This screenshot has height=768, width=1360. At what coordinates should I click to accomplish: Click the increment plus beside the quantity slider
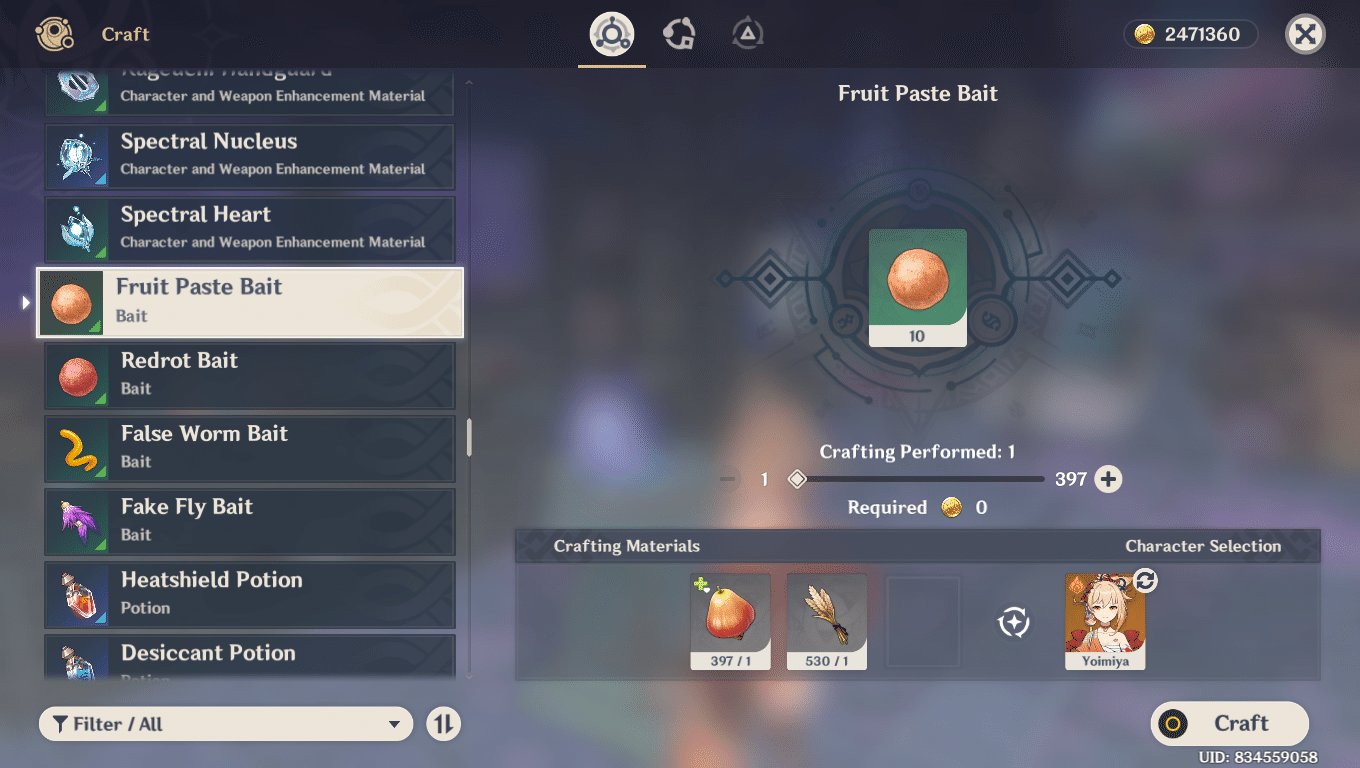pyautogui.click(x=1110, y=479)
